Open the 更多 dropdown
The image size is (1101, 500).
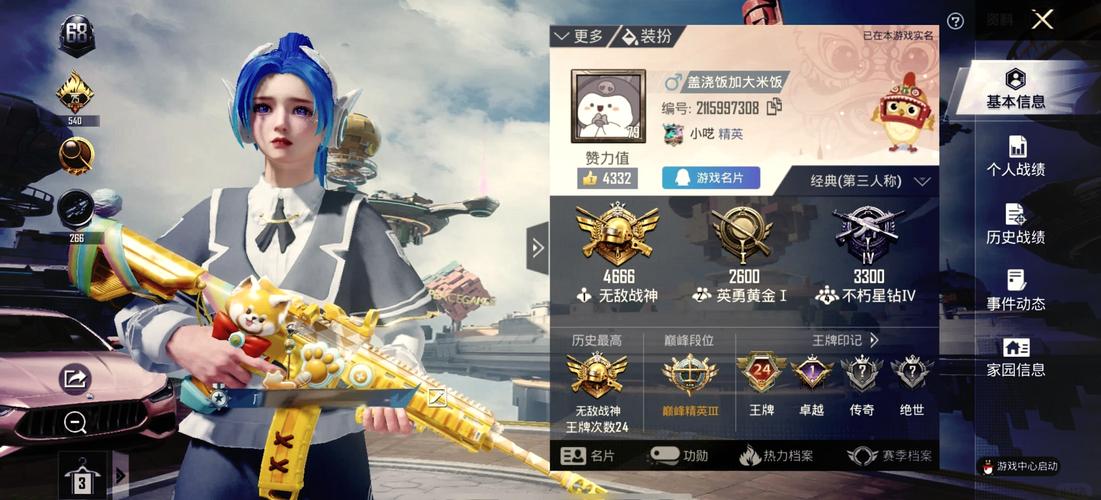[579, 36]
